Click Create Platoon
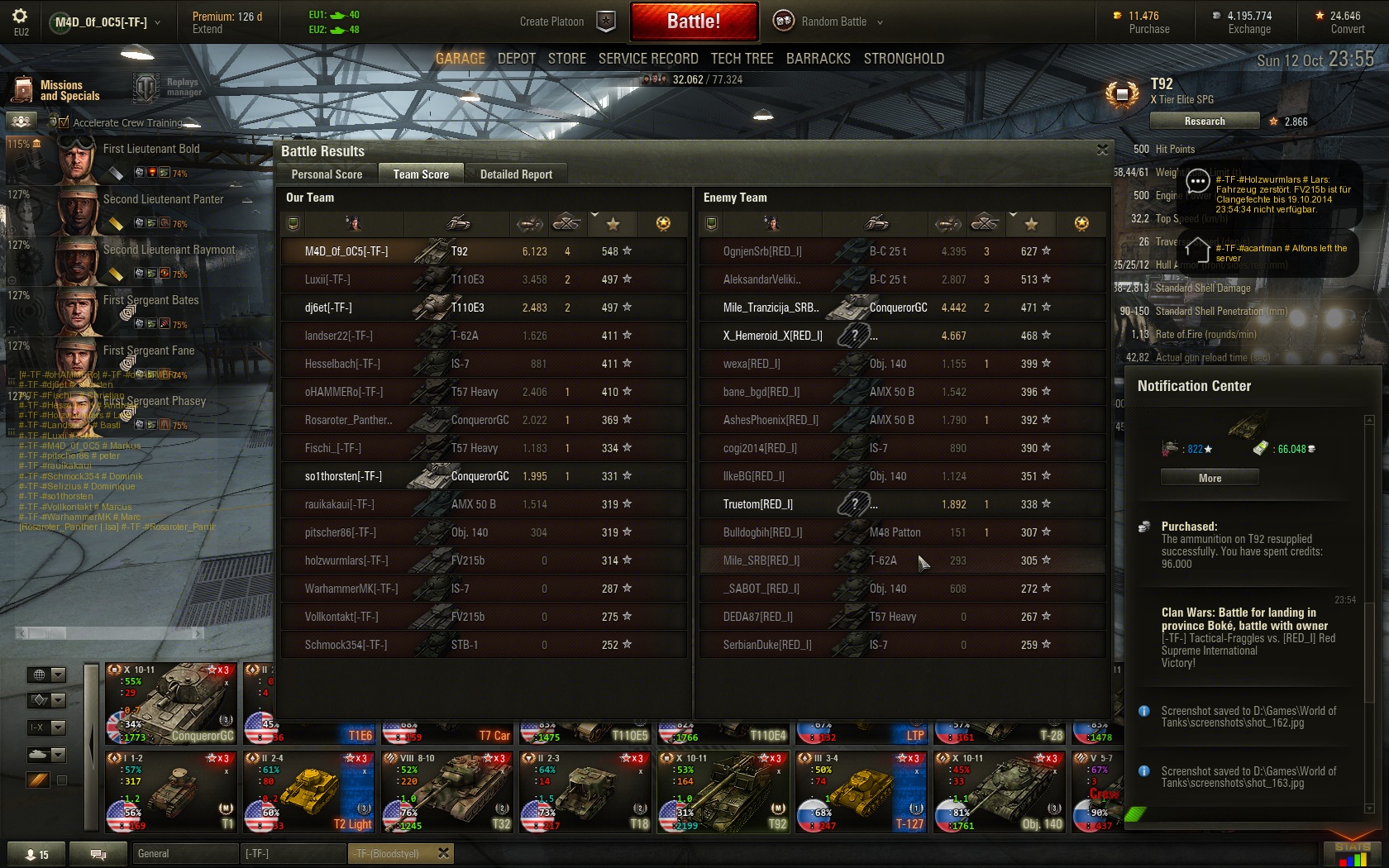This screenshot has height=868, width=1389. click(567, 21)
